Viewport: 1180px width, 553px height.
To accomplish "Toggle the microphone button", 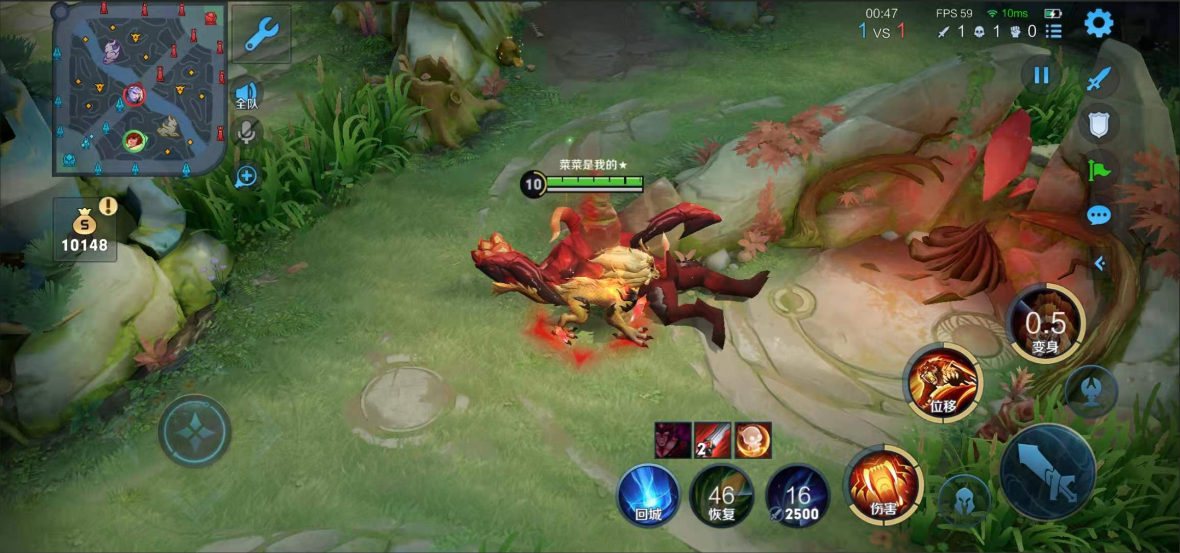I will click(x=247, y=132).
